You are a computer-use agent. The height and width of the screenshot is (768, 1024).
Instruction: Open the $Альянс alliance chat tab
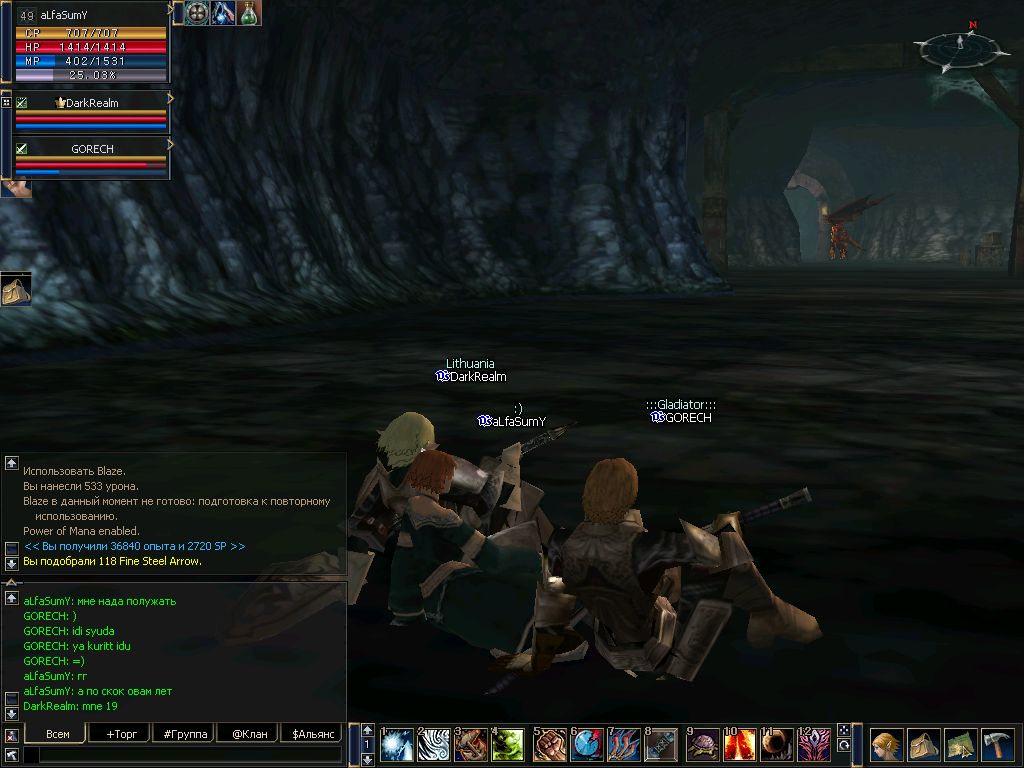tap(310, 734)
